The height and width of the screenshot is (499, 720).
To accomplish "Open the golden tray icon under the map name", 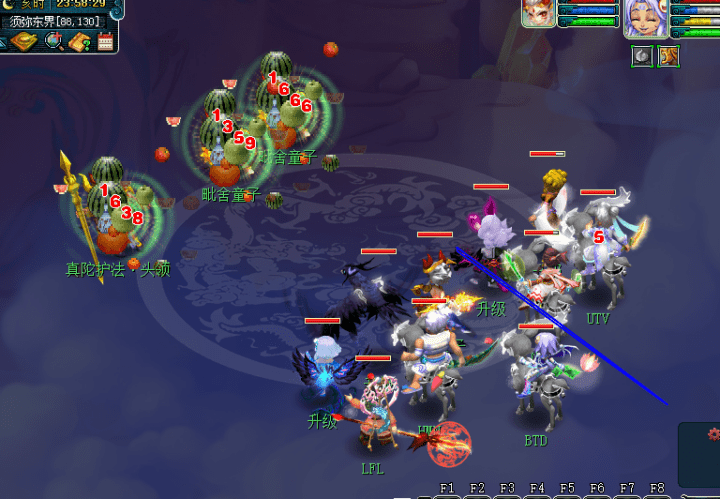I will point(24,40).
